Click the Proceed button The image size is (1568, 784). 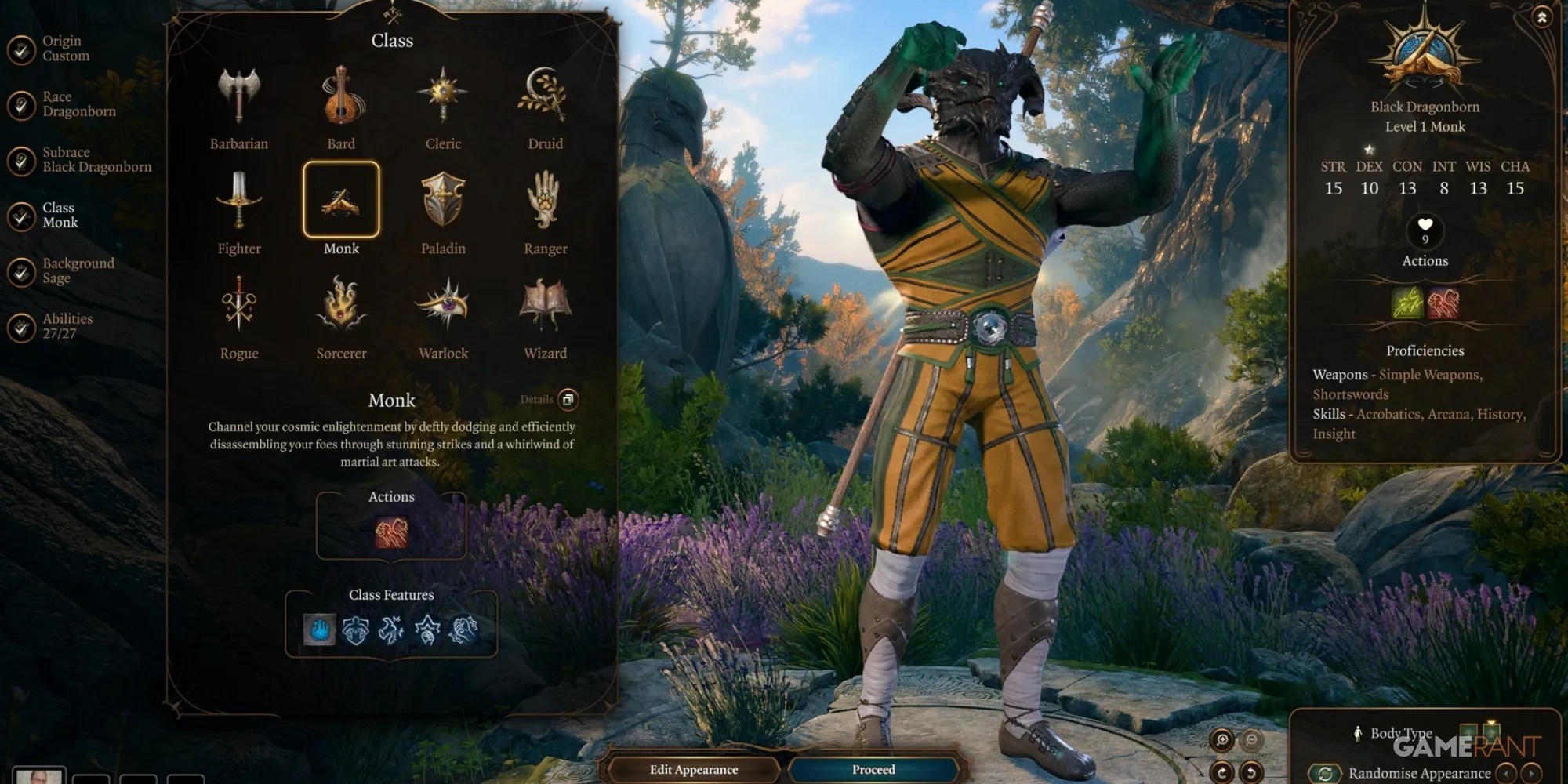coord(873,769)
